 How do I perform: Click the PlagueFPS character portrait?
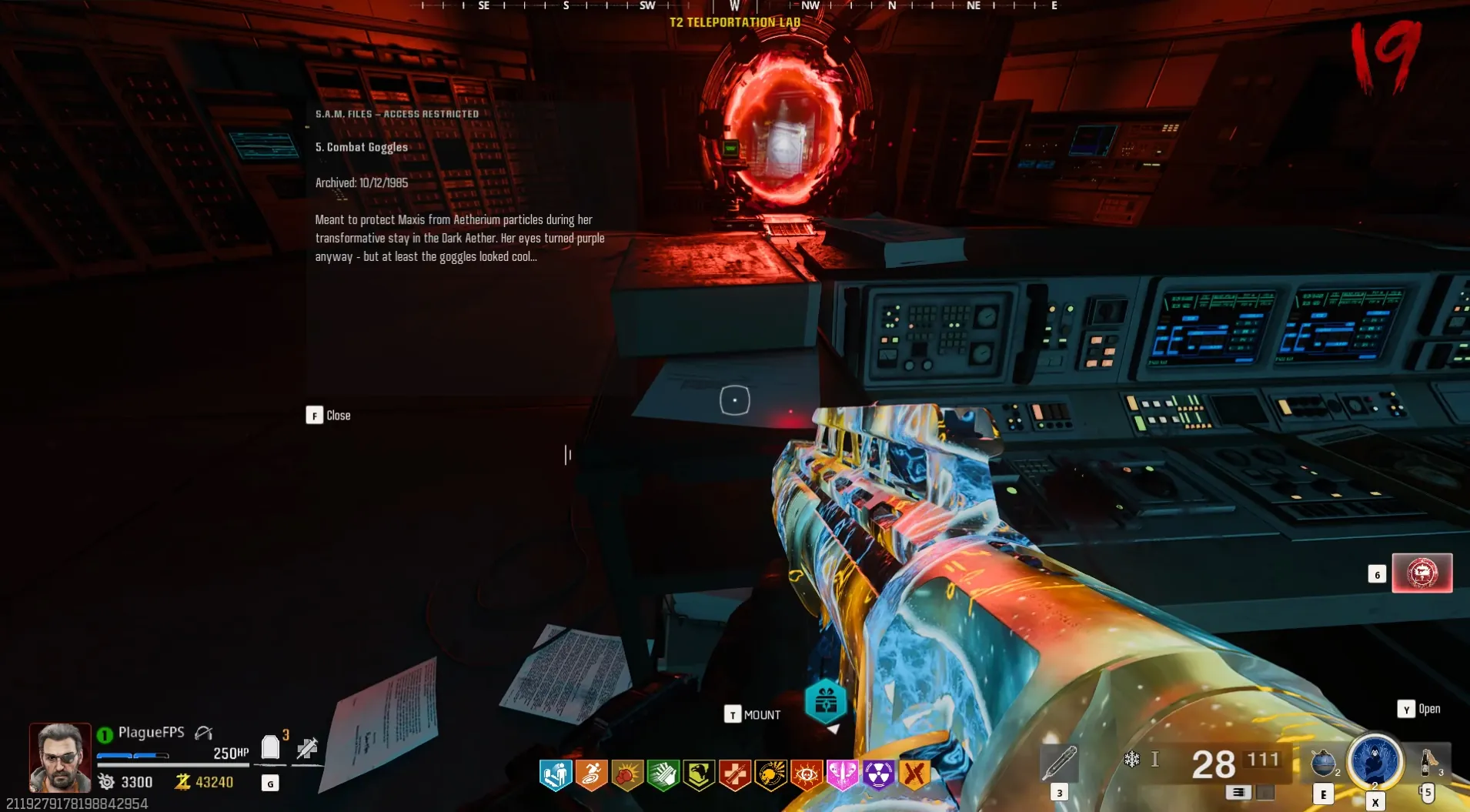pyautogui.click(x=60, y=757)
